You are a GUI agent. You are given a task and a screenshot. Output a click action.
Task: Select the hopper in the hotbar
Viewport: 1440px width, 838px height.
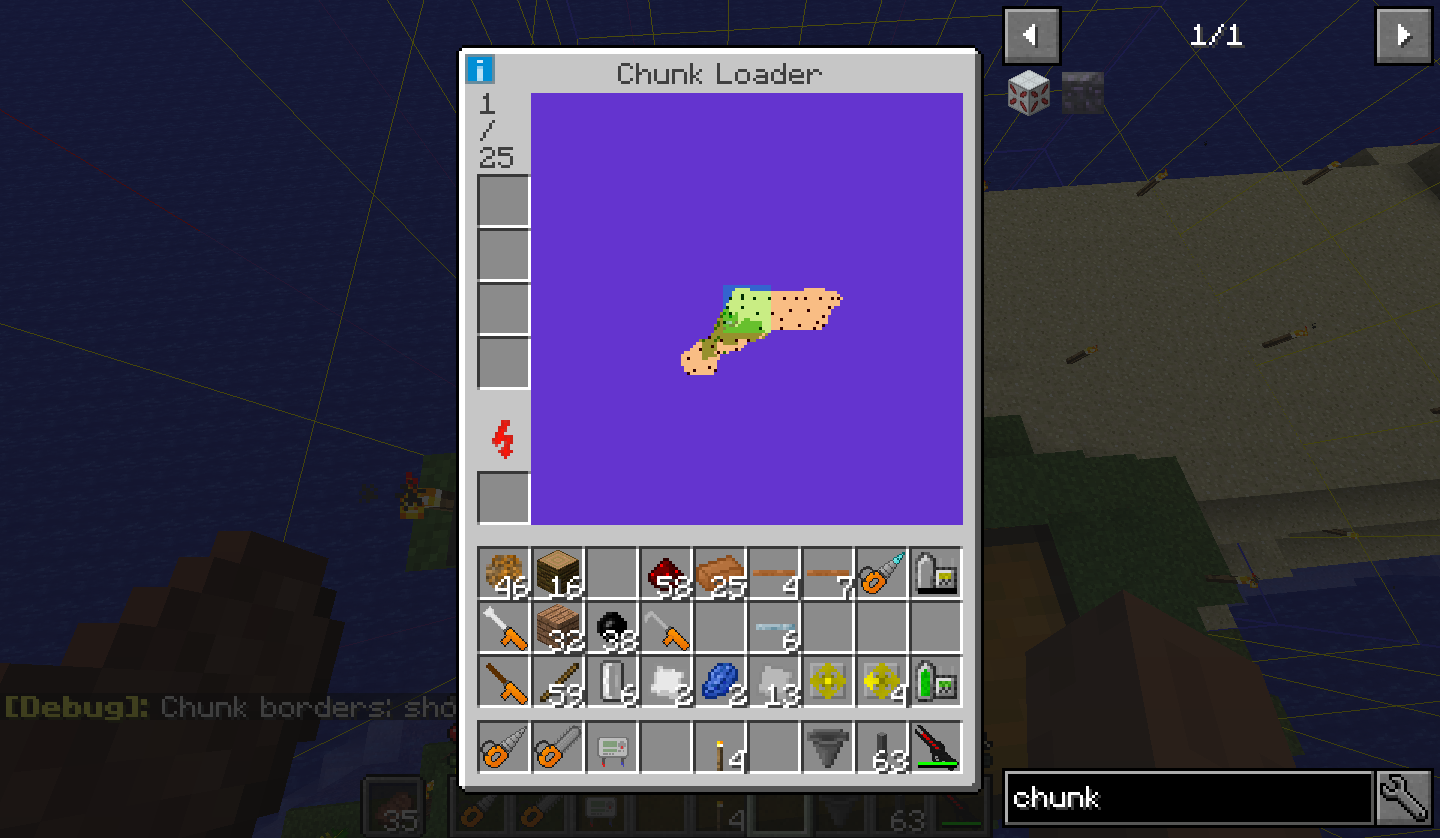pyautogui.click(x=828, y=747)
